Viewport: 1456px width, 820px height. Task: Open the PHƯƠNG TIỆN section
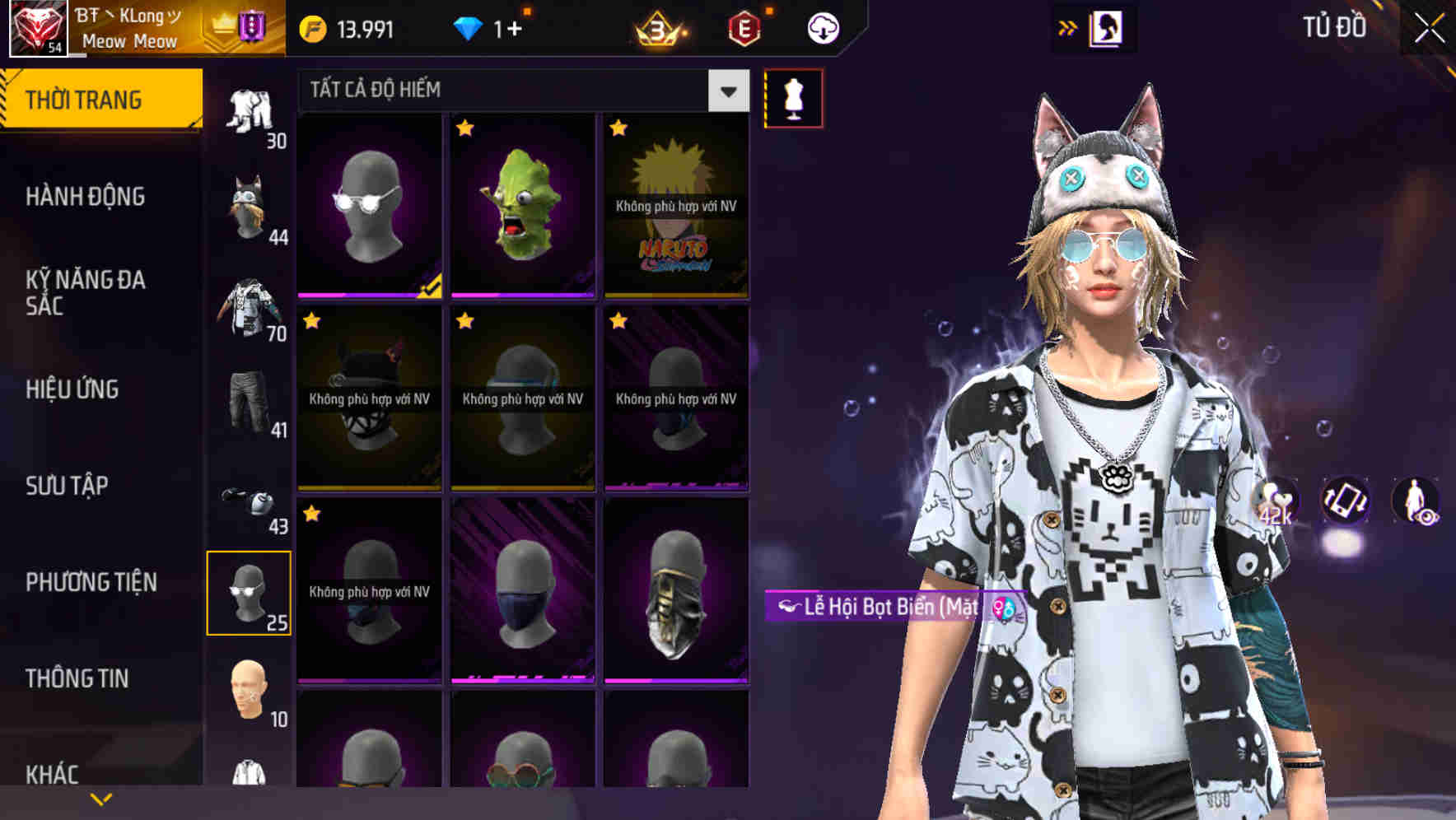[91, 581]
